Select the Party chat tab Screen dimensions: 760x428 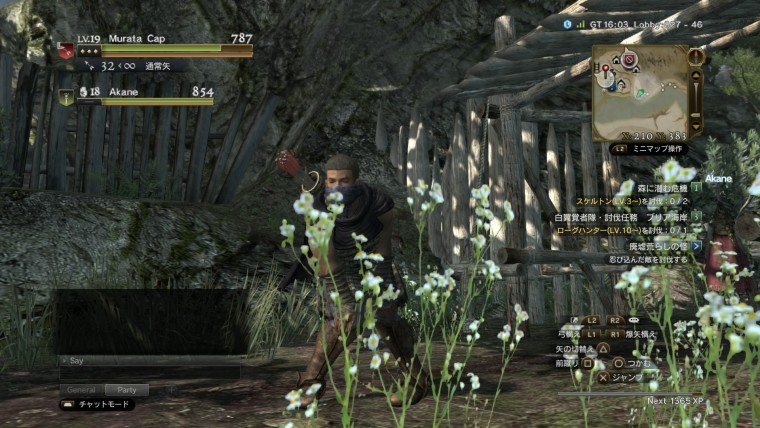click(x=126, y=389)
